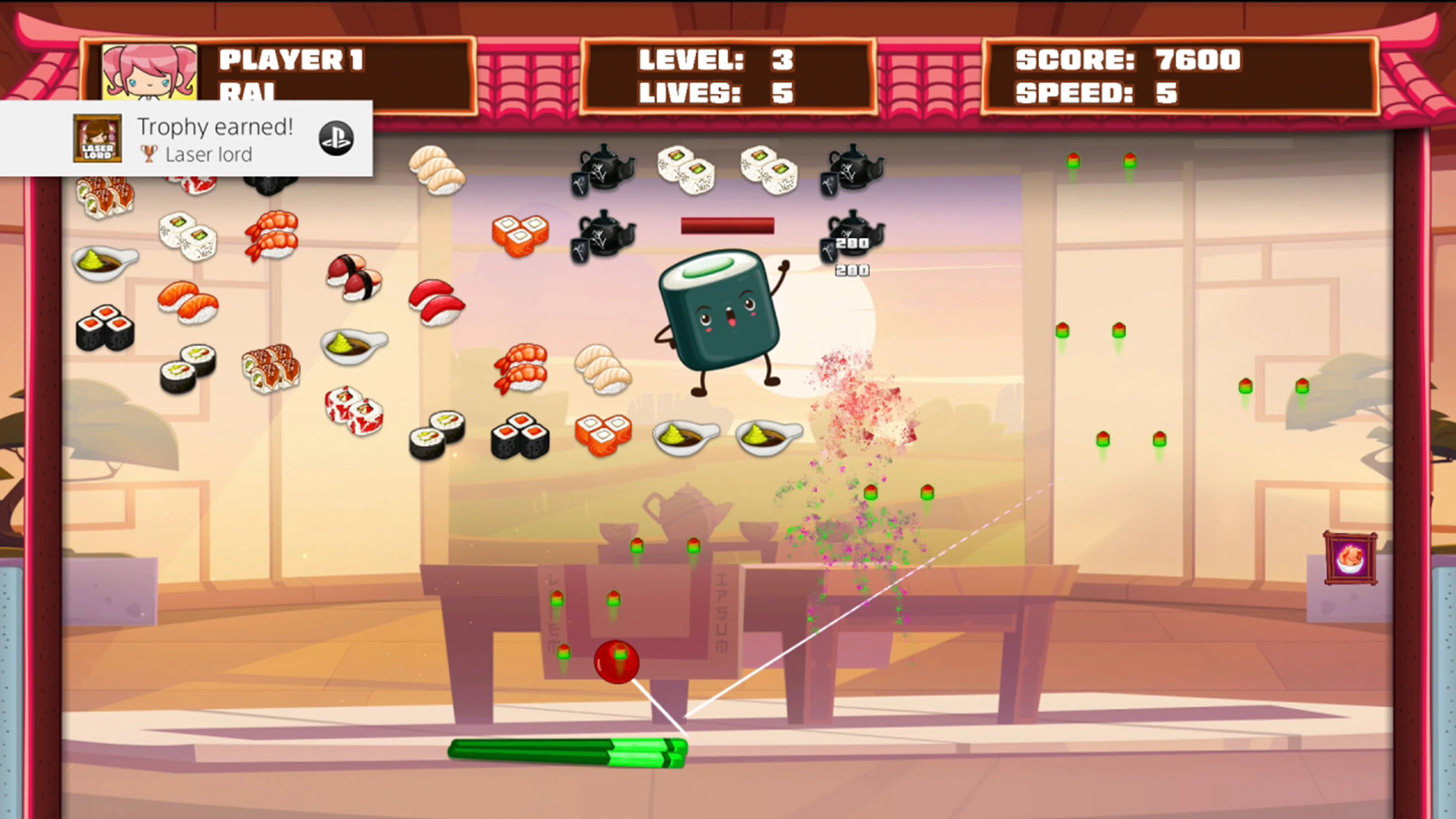Click the red bouncing ball
Screen dimensions: 1456x819
[617, 662]
